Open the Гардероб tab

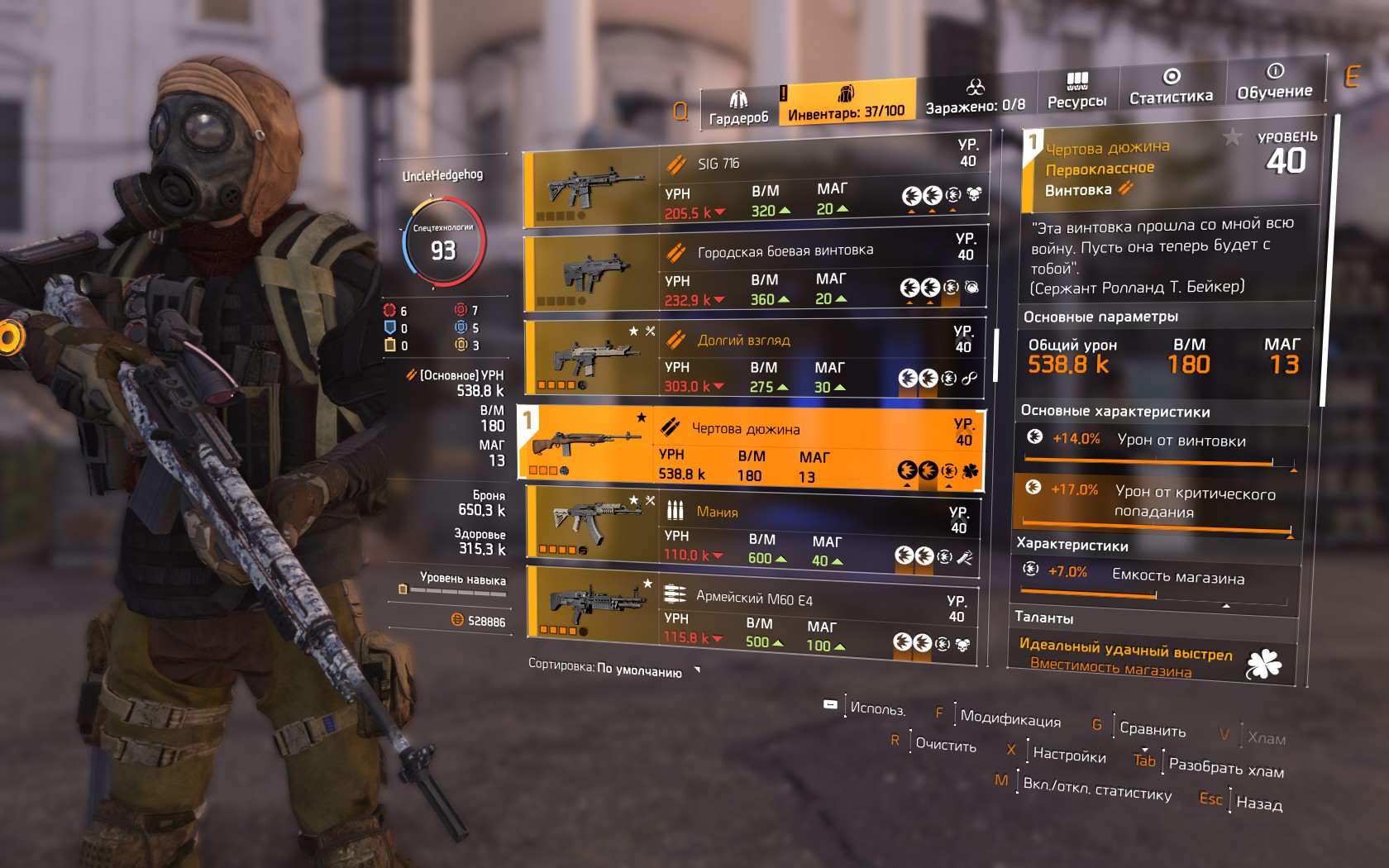(737, 109)
